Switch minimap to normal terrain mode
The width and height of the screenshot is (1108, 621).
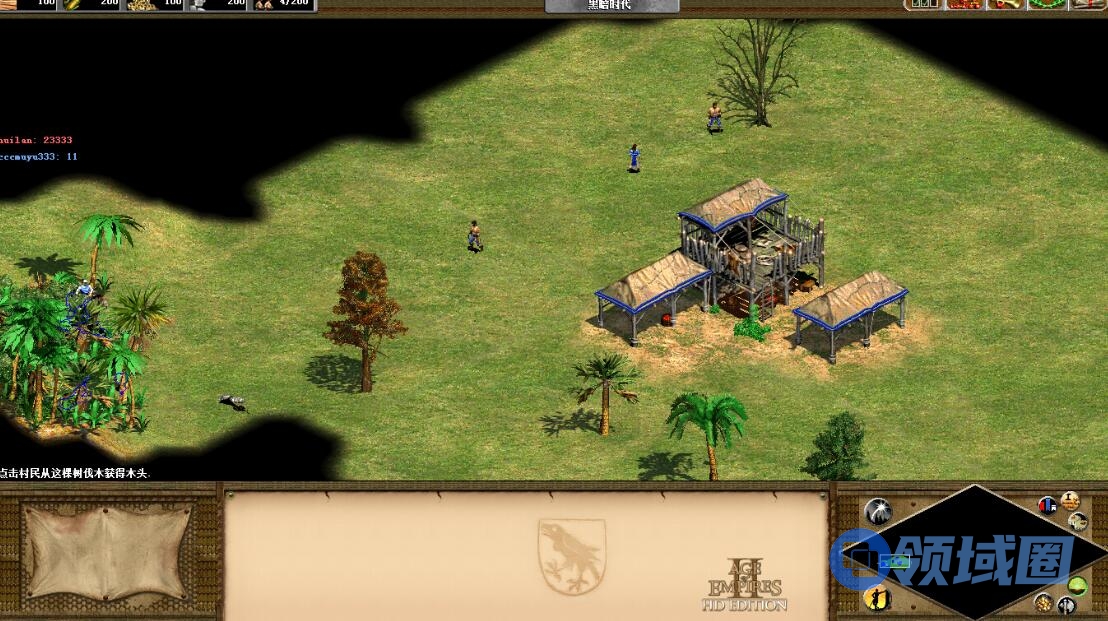coord(1077,586)
